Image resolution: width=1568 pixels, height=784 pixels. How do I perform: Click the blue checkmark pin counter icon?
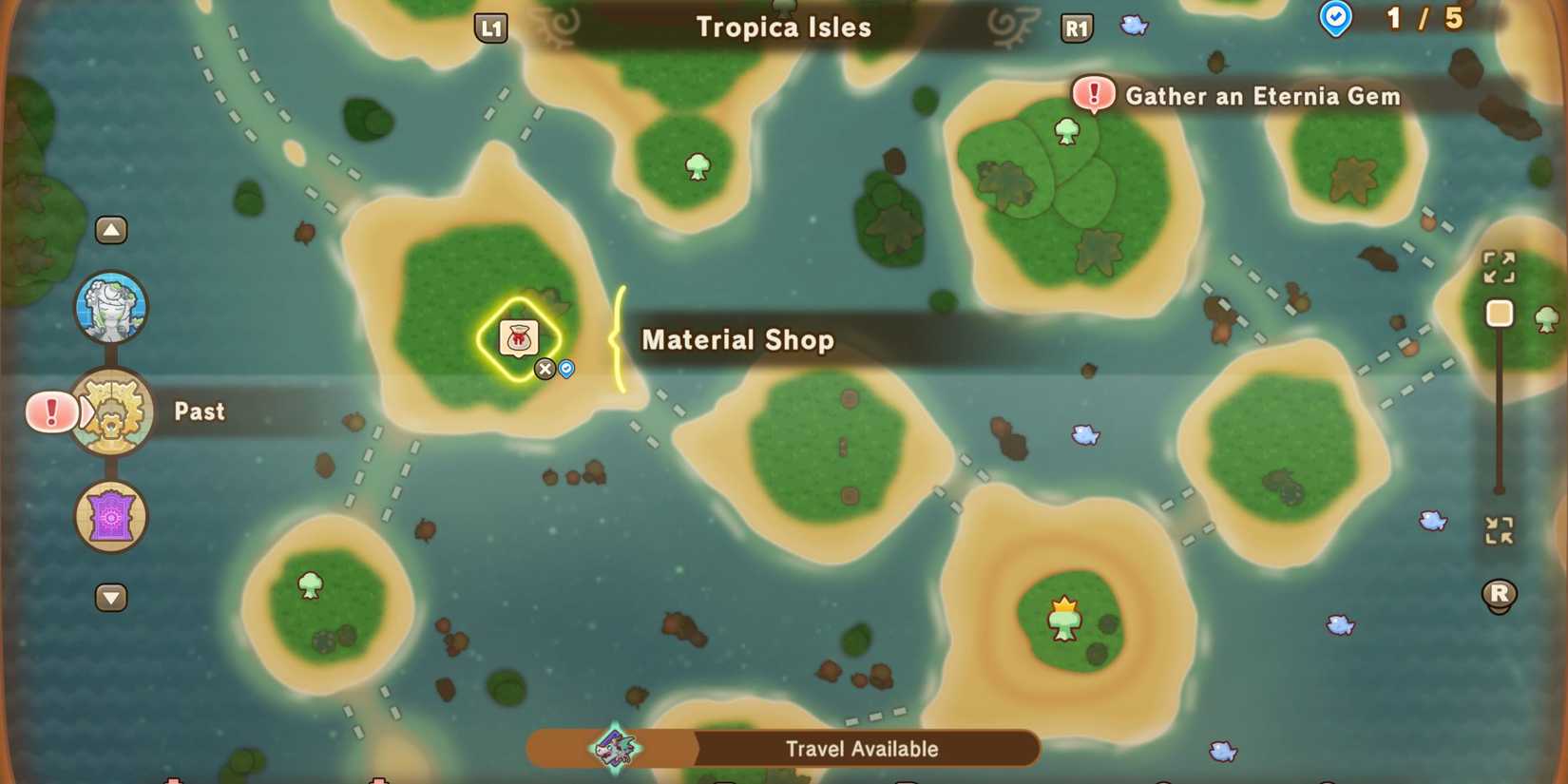(1335, 17)
